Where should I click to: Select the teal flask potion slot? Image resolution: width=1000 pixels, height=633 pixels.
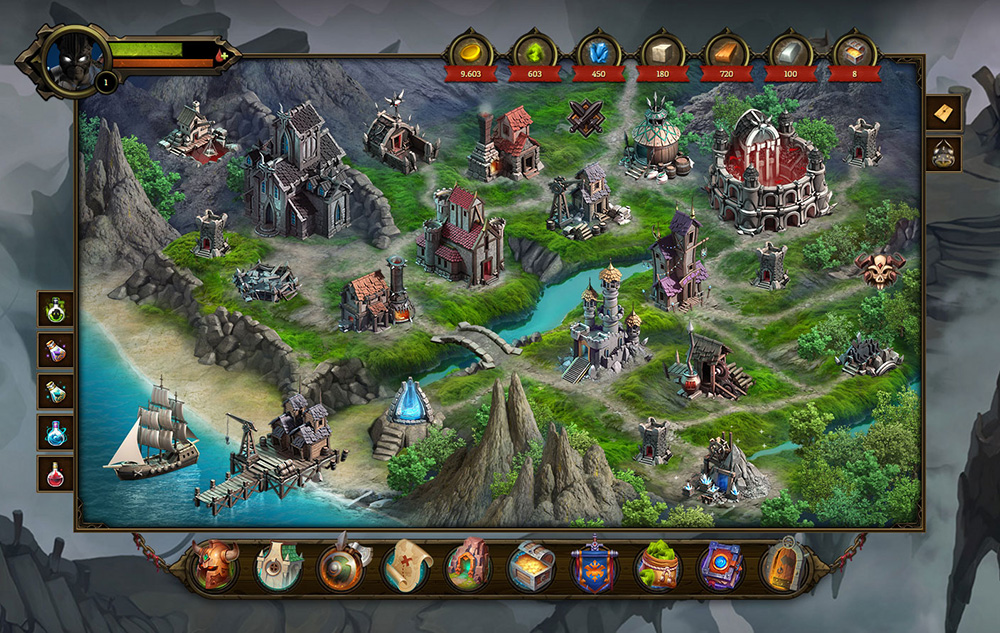click(x=56, y=391)
